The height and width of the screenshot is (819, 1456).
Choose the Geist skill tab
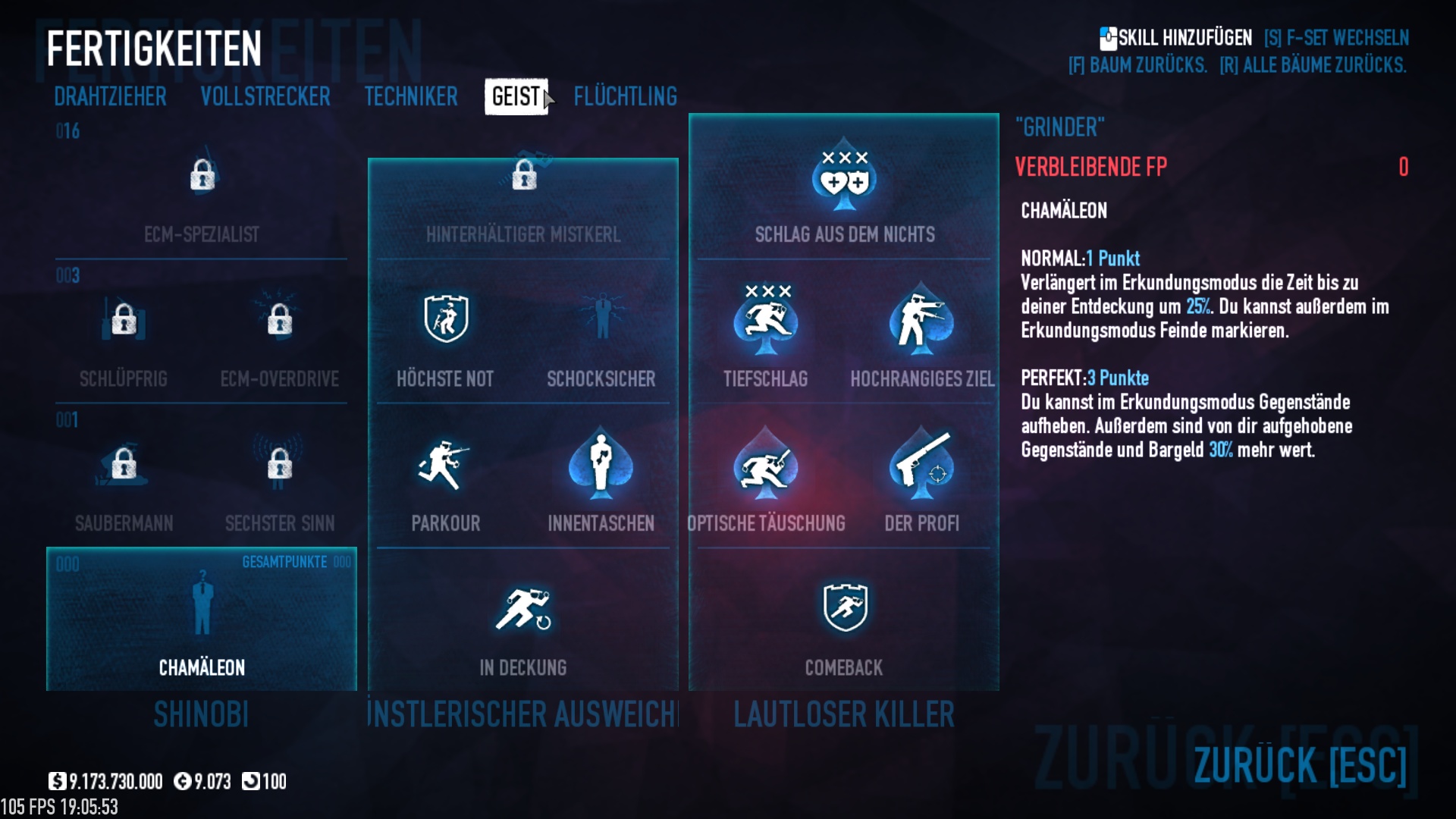tap(516, 96)
